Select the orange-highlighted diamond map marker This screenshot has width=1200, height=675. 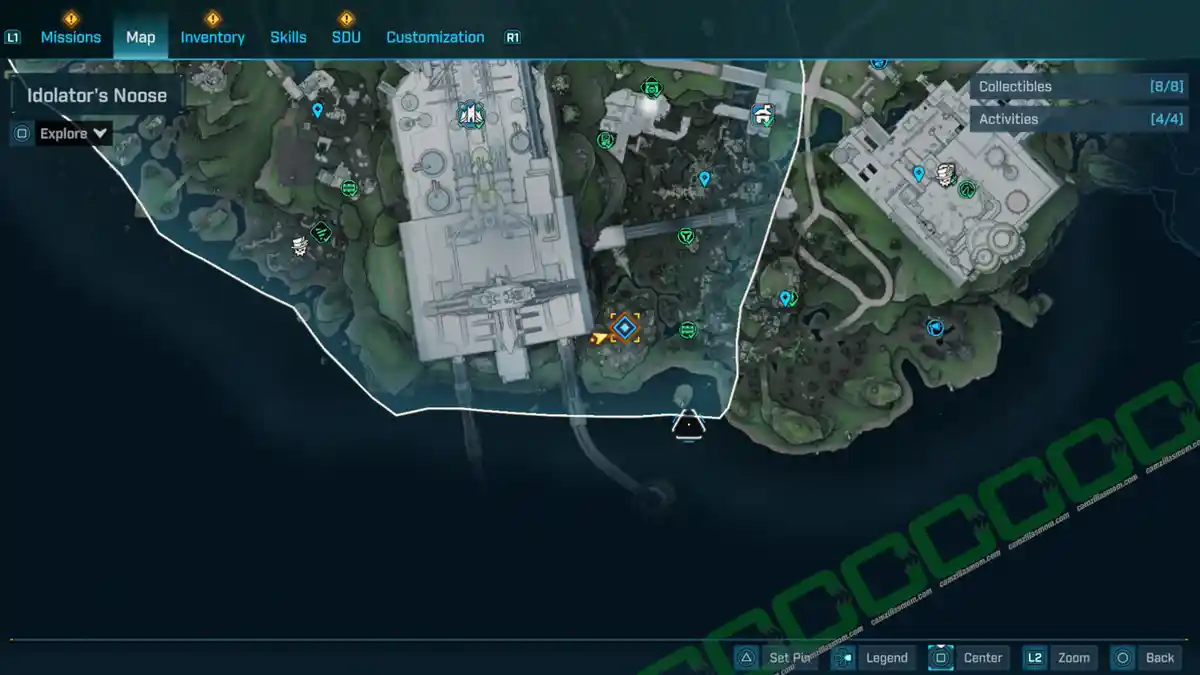(625, 327)
